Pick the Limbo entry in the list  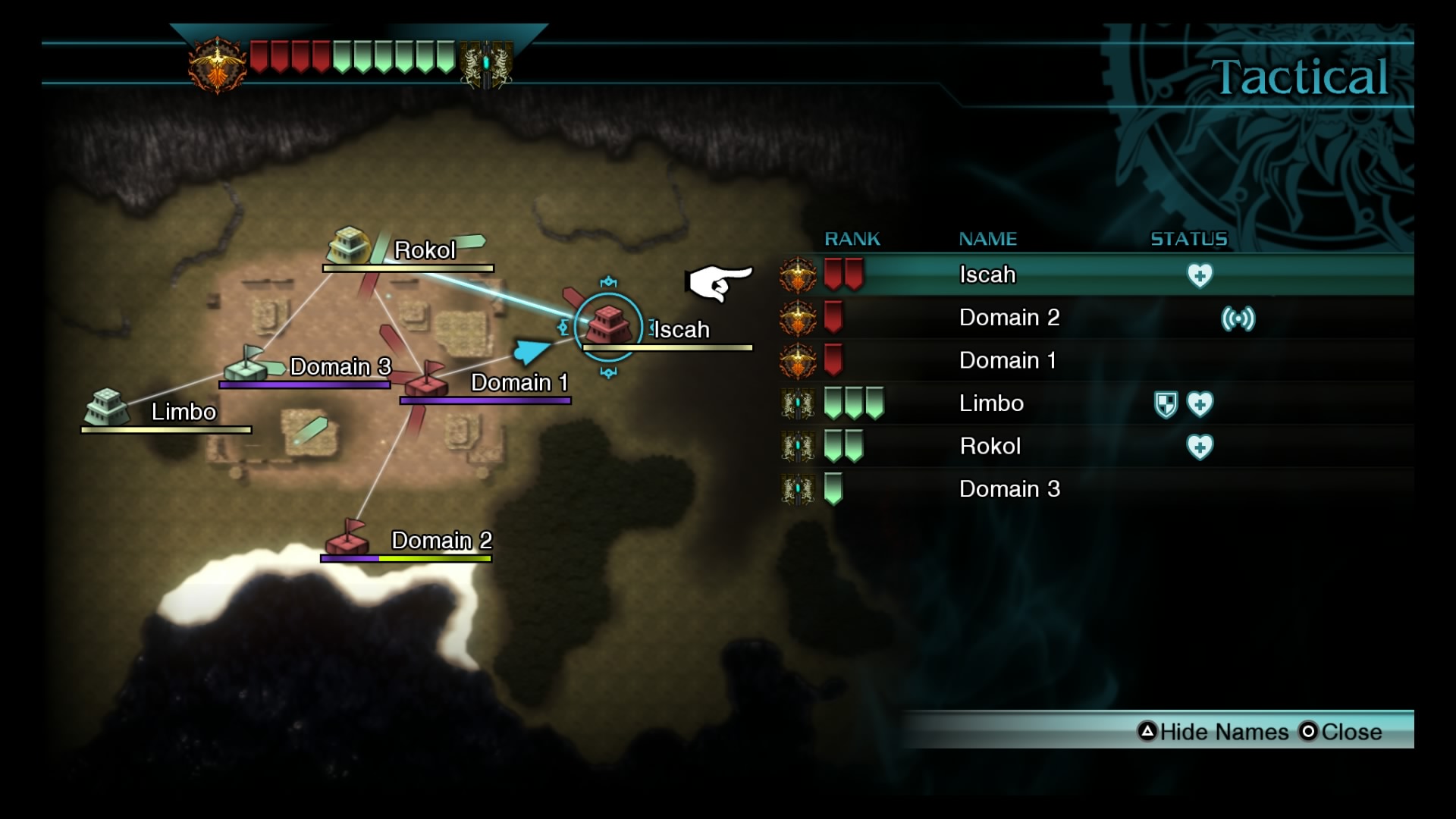(x=991, y=403)
